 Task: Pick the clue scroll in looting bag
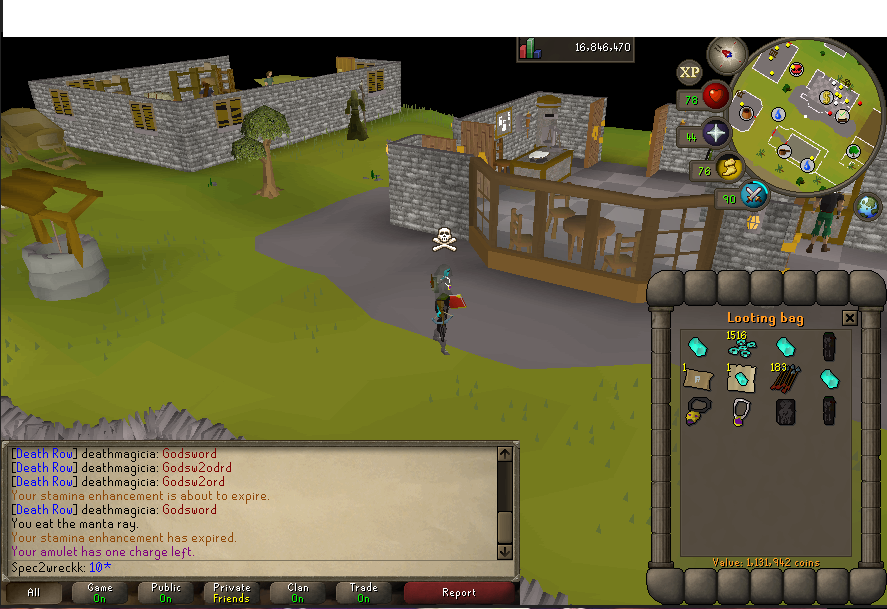[x=697, y=380]
